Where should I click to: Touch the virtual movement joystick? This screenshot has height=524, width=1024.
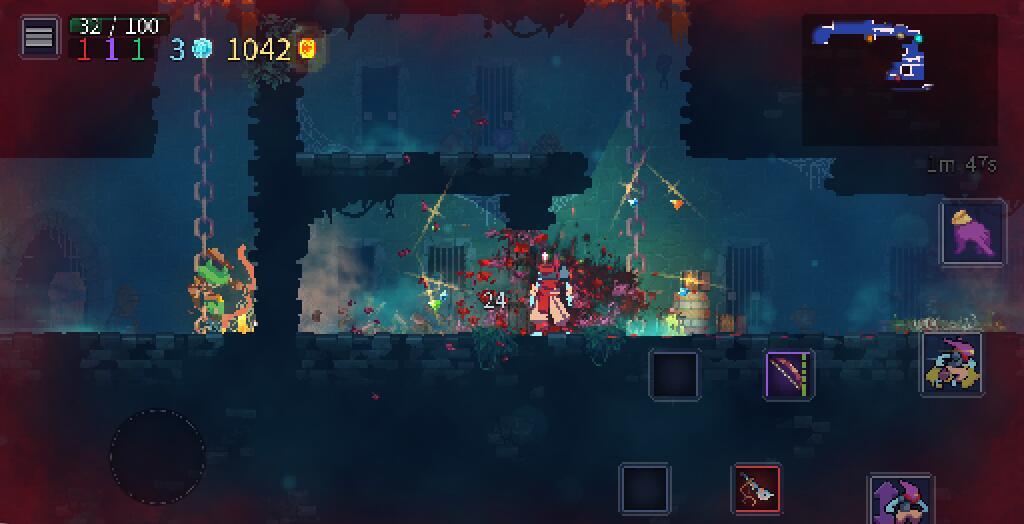point(157,457)
